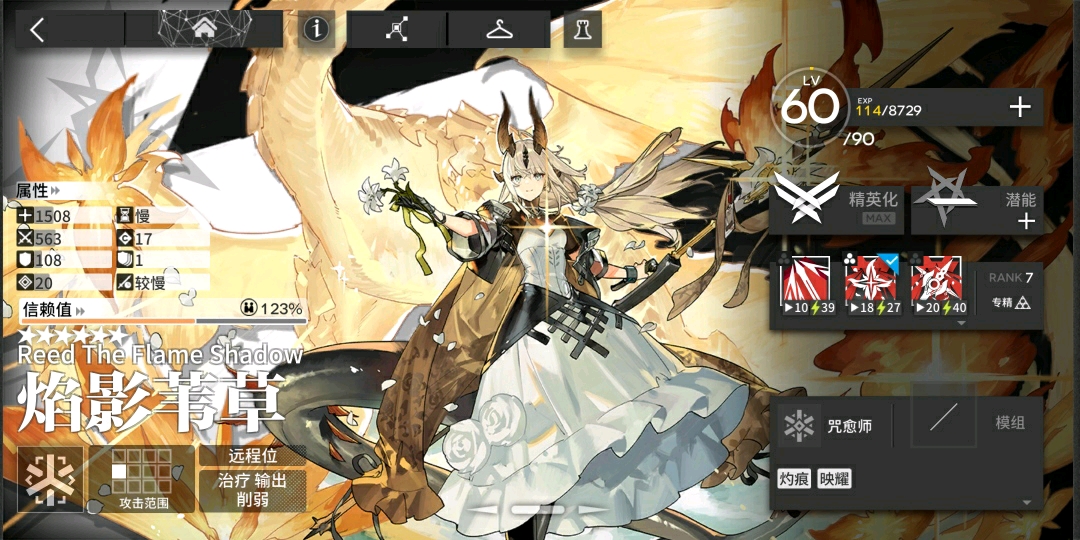Go back using the arrow button
This screenshot has height=540, width=1080.
click(x=38, y=30)
